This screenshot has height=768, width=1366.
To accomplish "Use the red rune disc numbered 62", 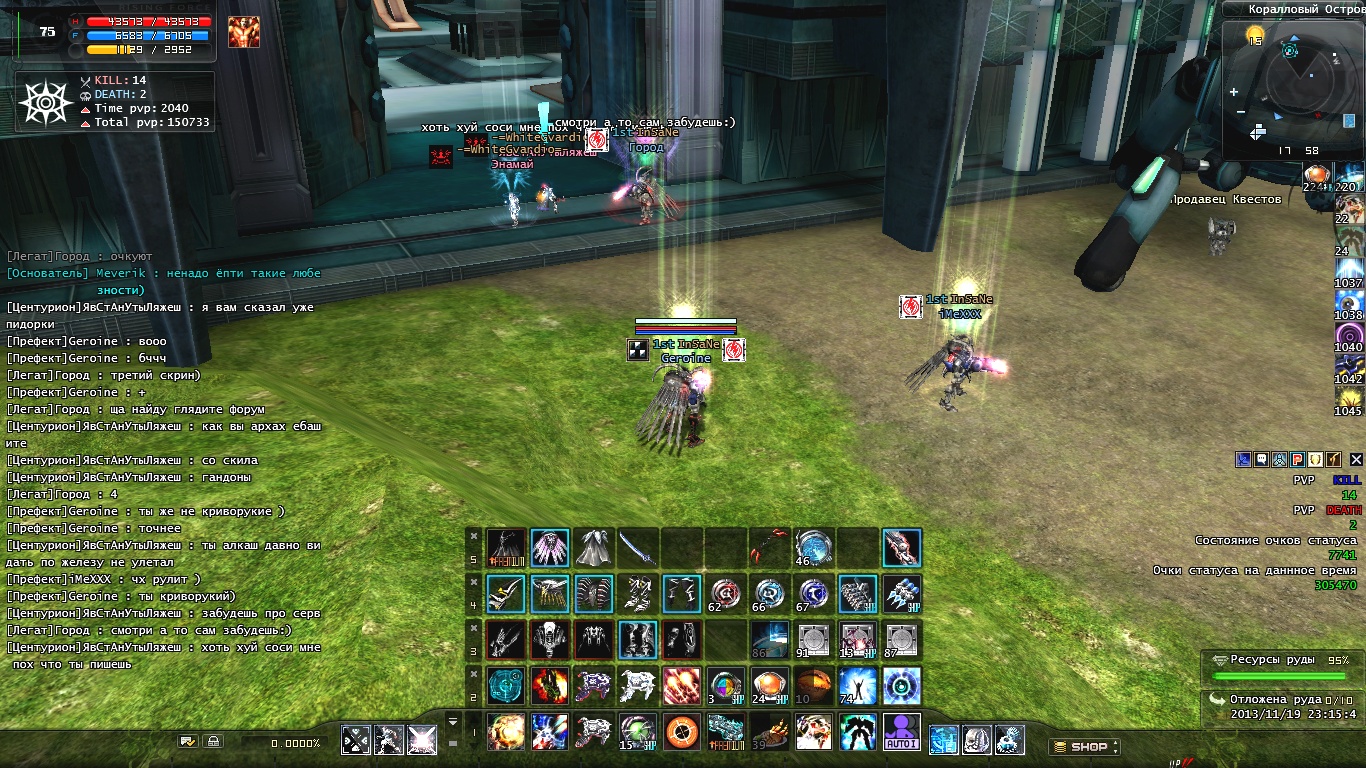I will [725, 594].
